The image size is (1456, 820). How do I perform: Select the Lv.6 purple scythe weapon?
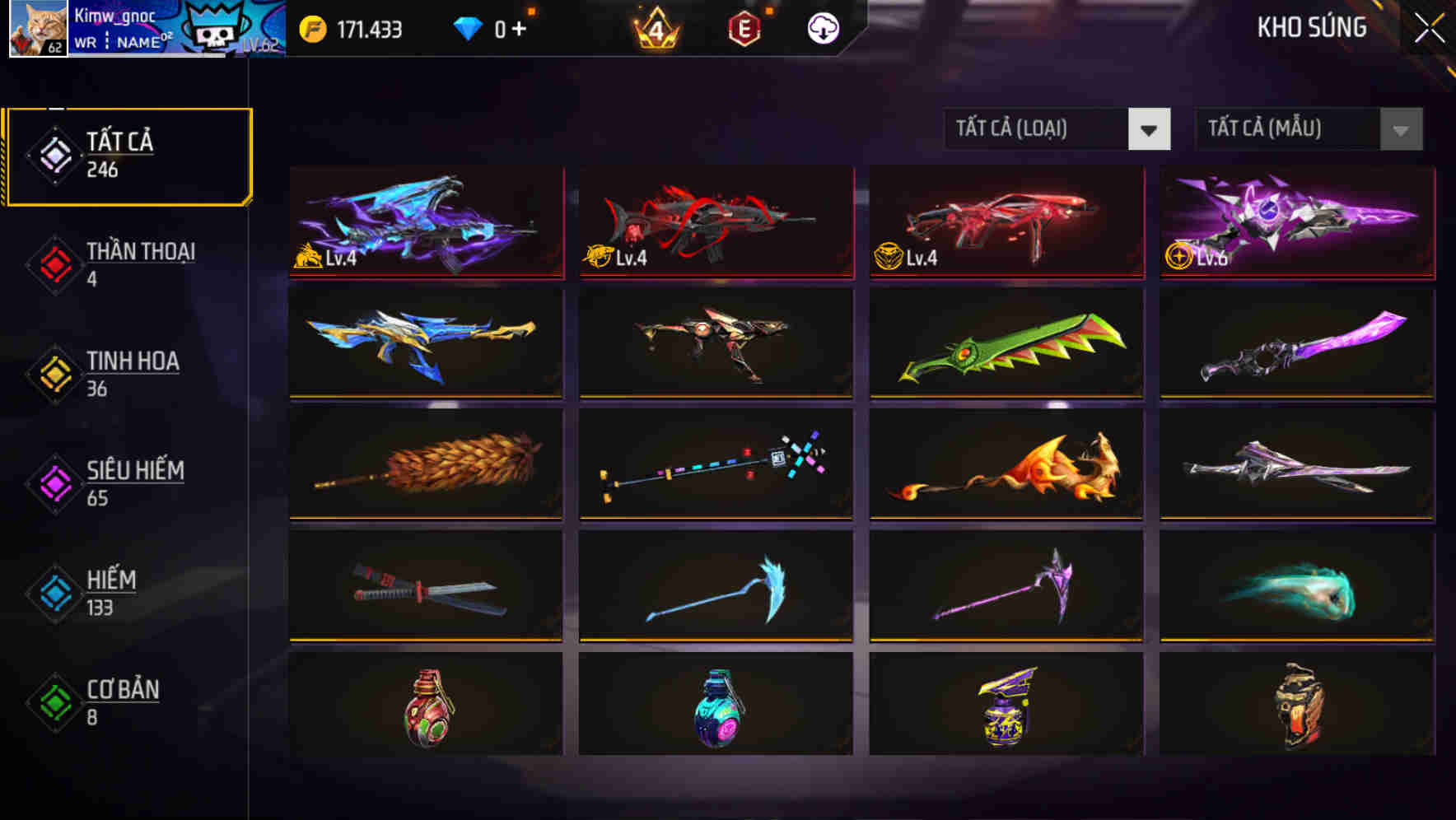1295,222
